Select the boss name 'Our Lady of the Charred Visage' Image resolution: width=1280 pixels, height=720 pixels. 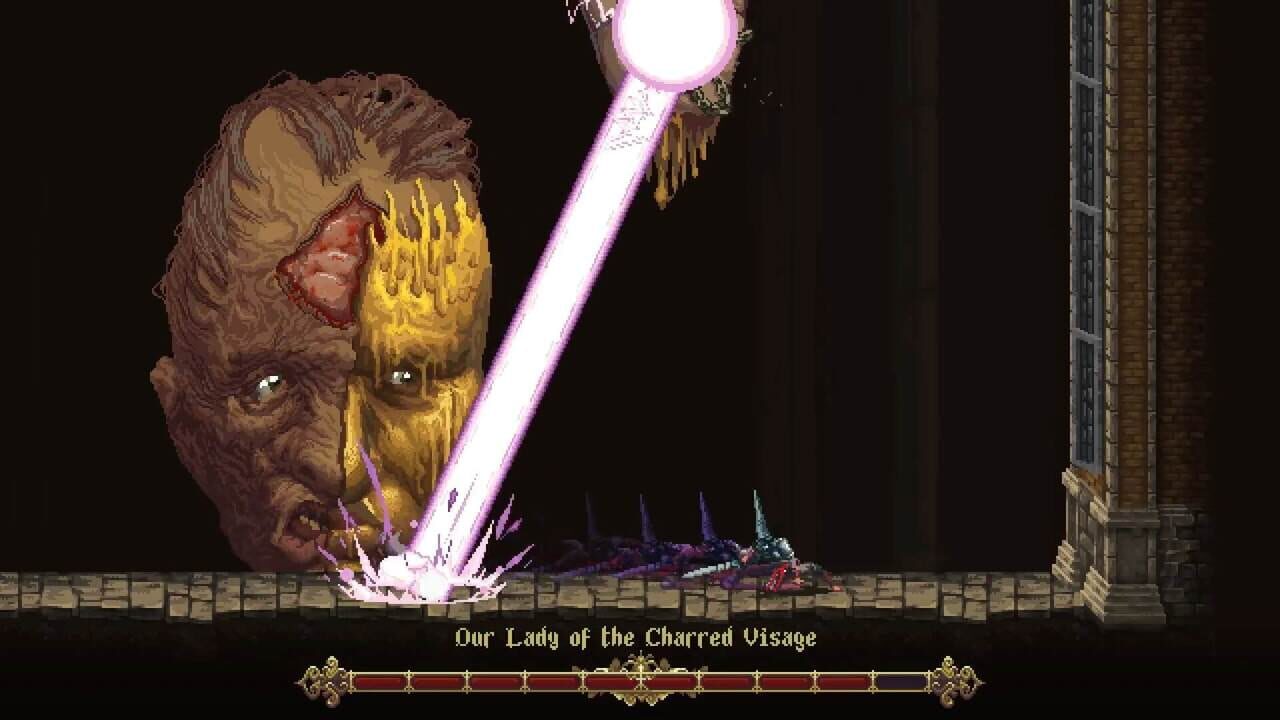coord(640,637)
